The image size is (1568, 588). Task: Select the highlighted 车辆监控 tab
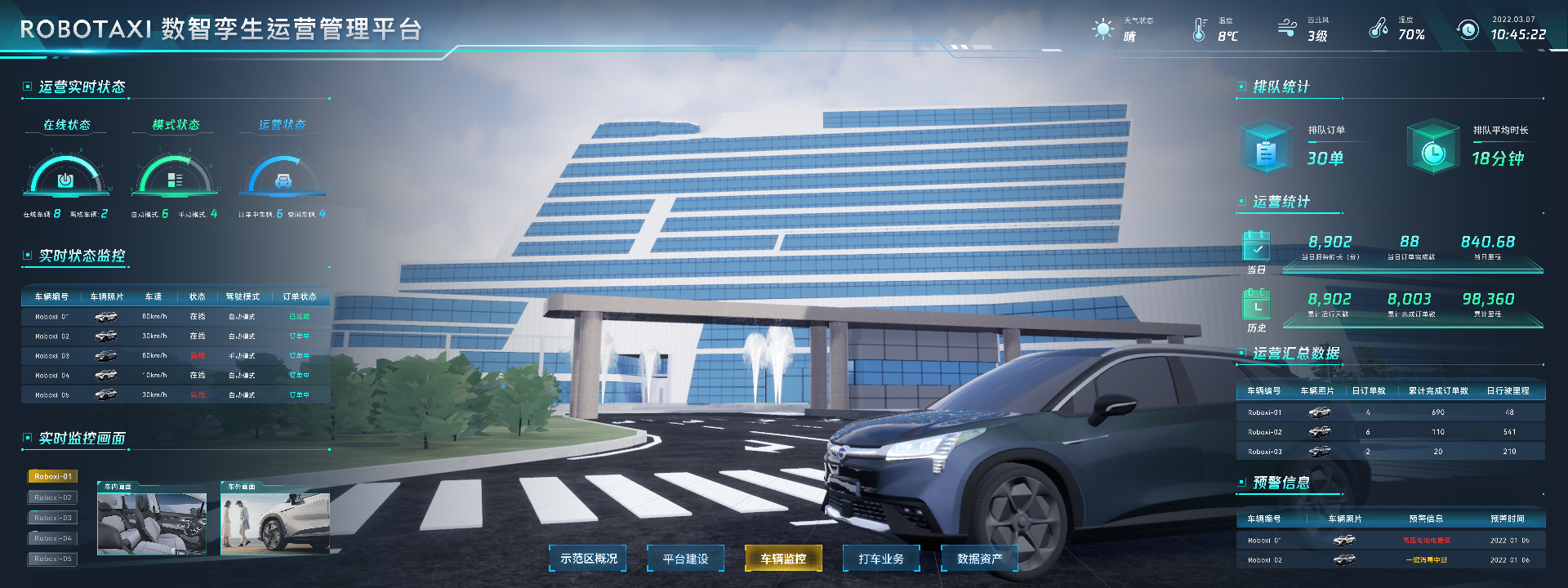coord(783,559)
